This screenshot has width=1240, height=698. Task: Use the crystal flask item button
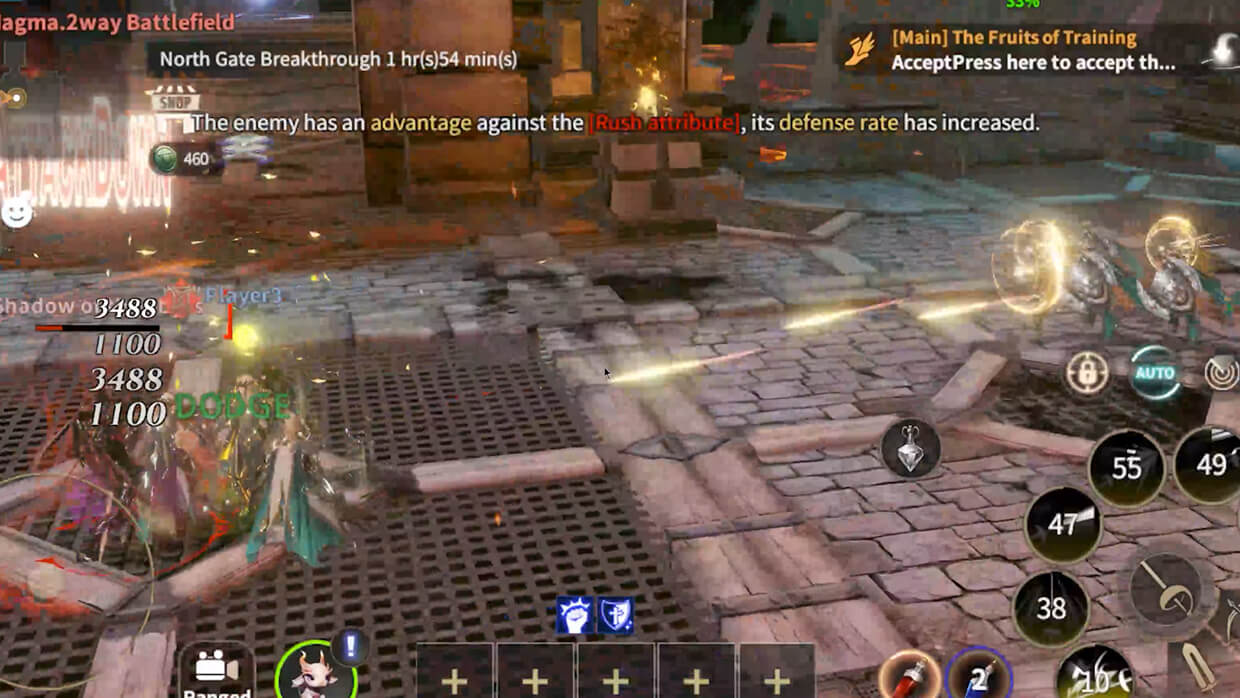coord(910,447)
